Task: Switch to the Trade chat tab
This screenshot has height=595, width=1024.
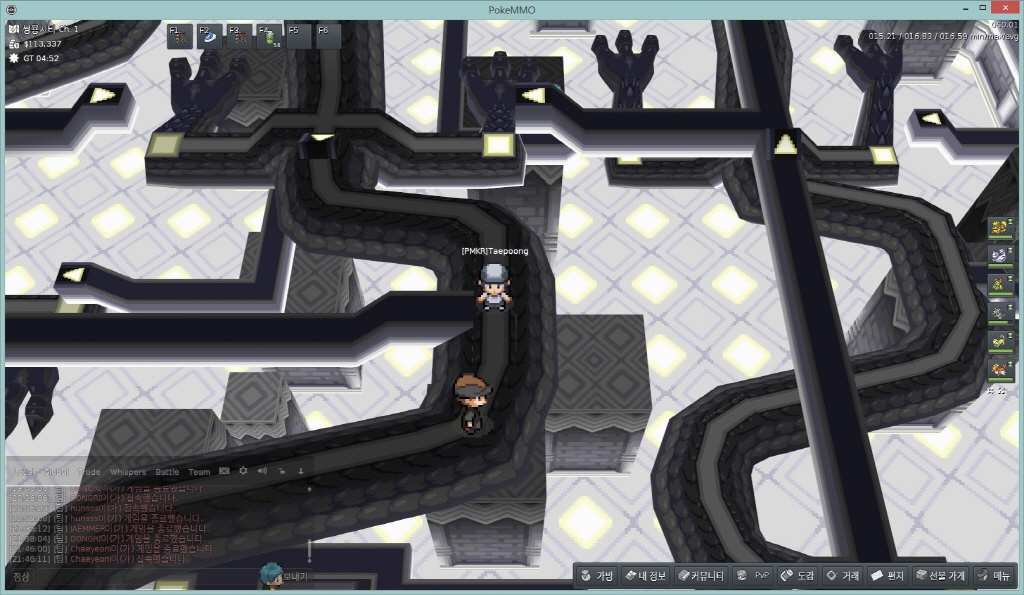Action: 90,471
